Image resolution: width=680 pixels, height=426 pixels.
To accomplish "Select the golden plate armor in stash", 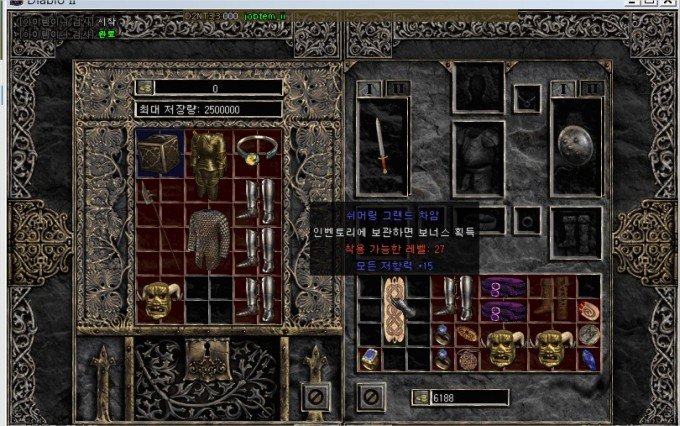I will [x=209, y=165].
